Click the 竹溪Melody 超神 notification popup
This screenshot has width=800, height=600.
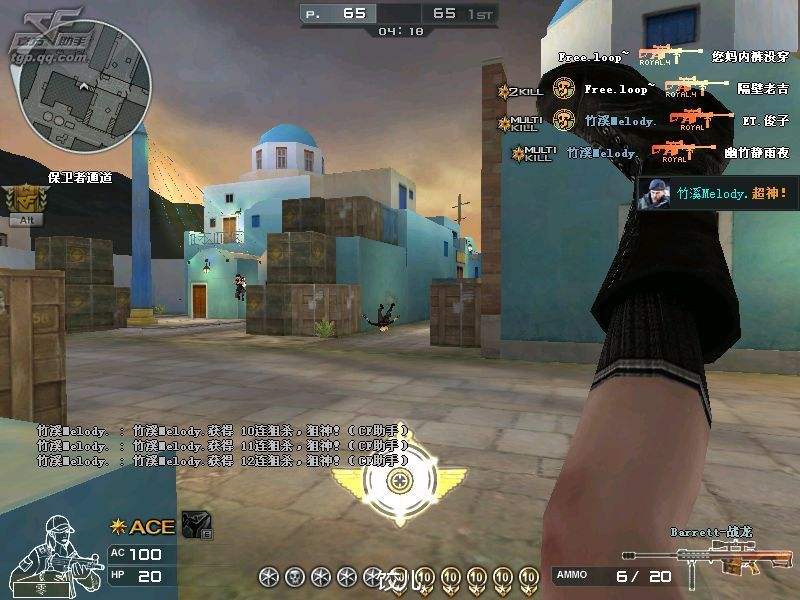717,194
